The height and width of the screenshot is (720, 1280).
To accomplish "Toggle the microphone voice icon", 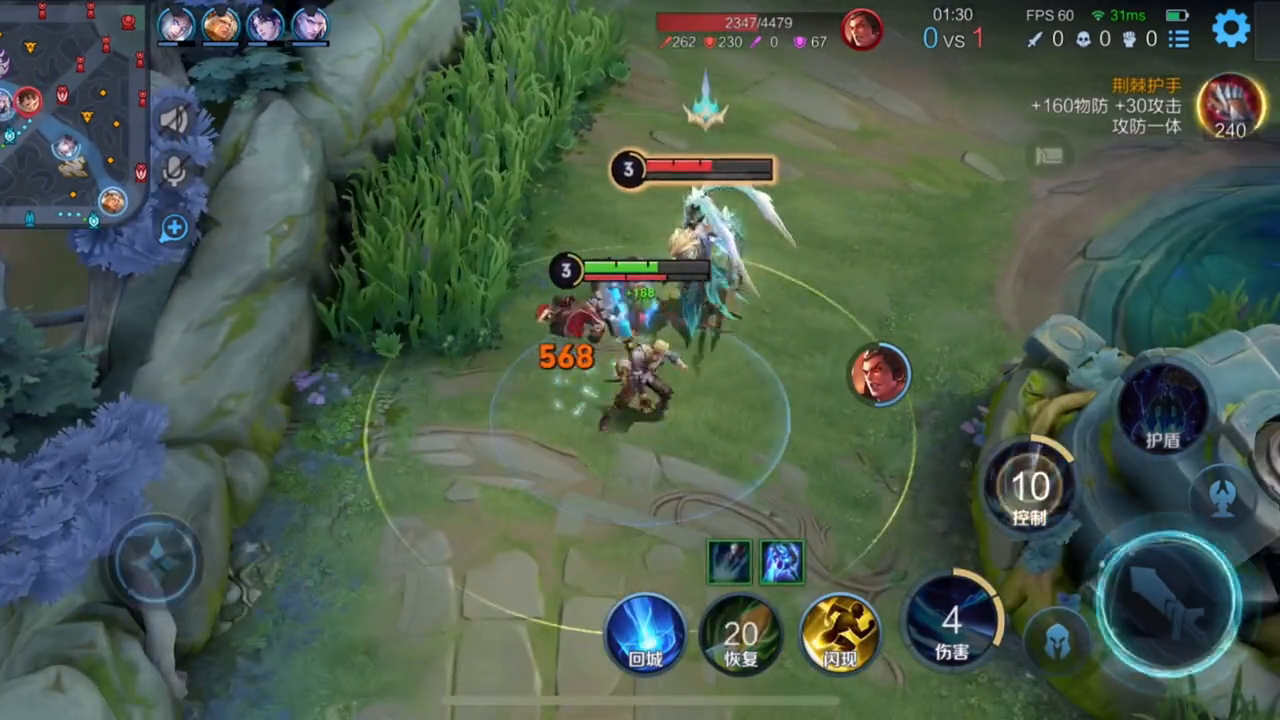I will [175, 171].
